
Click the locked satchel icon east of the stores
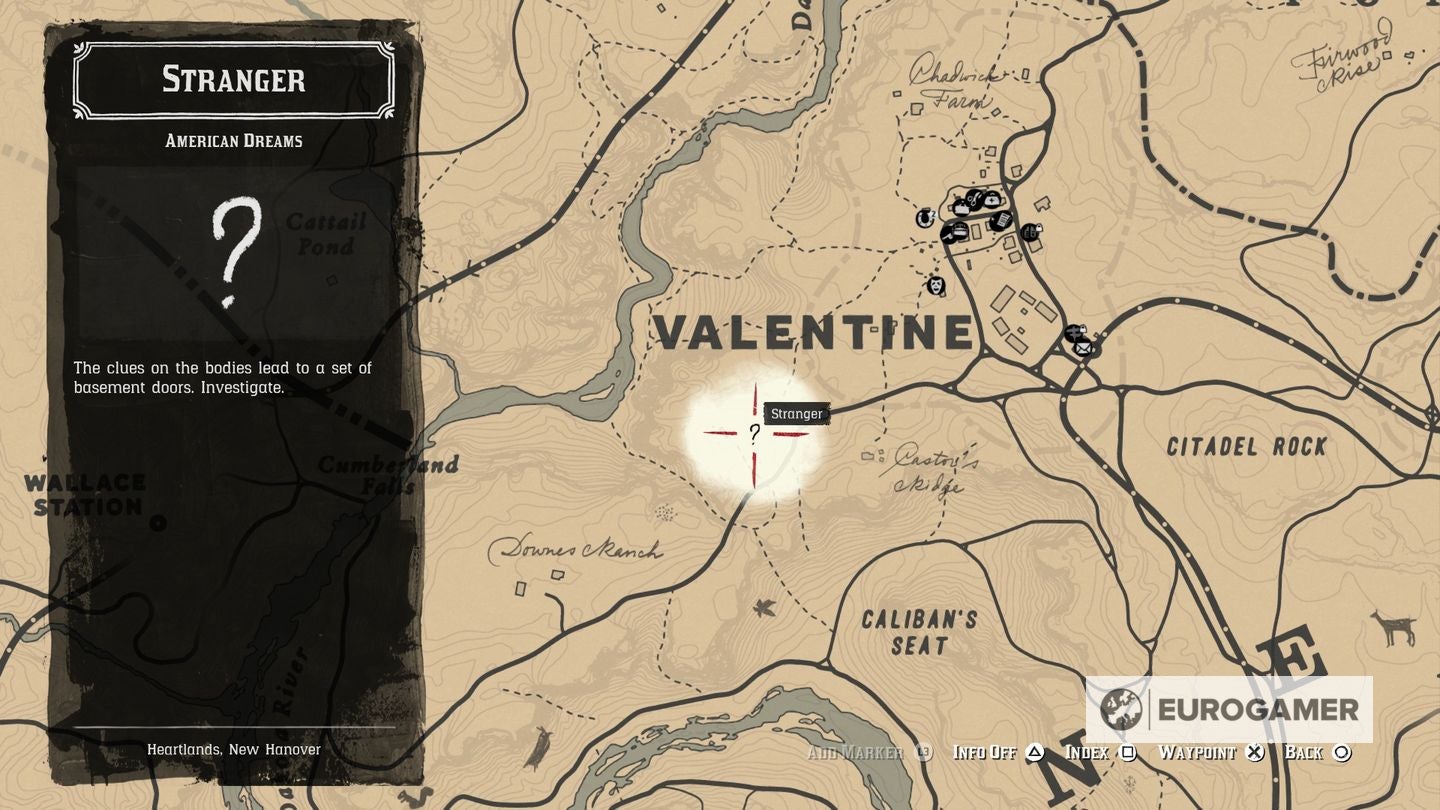coord(1031,232)
